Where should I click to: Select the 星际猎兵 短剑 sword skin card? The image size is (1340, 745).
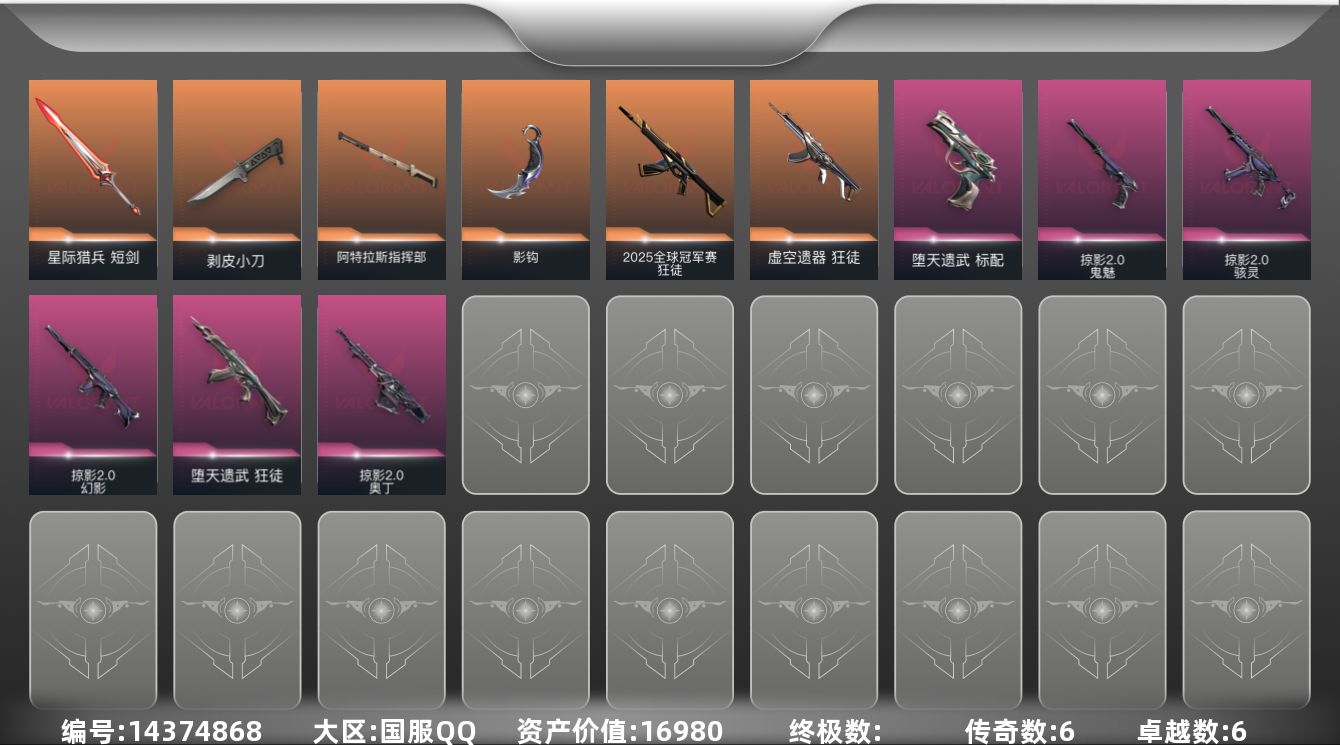92,175
